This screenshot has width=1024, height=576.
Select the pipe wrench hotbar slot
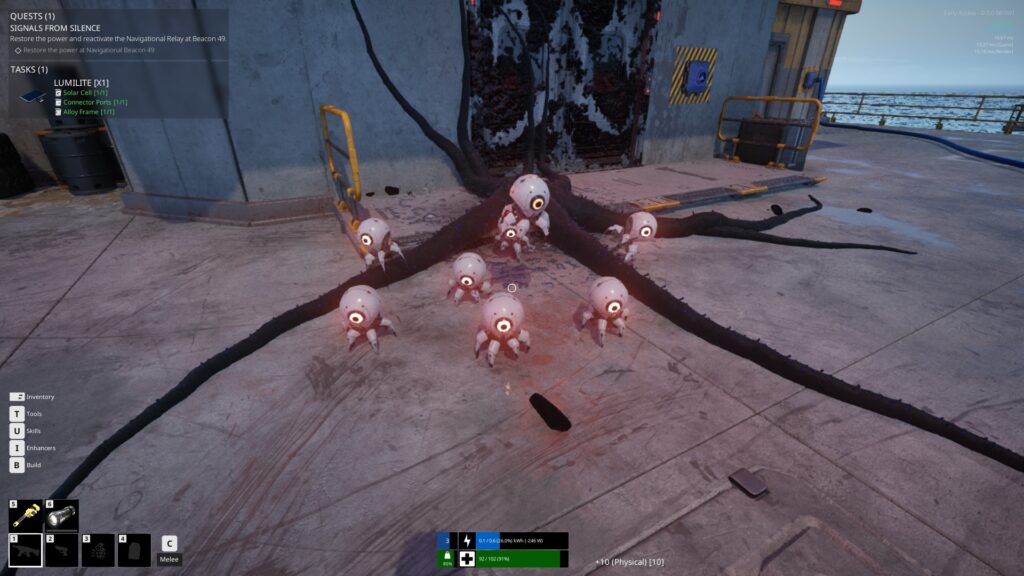26,515
